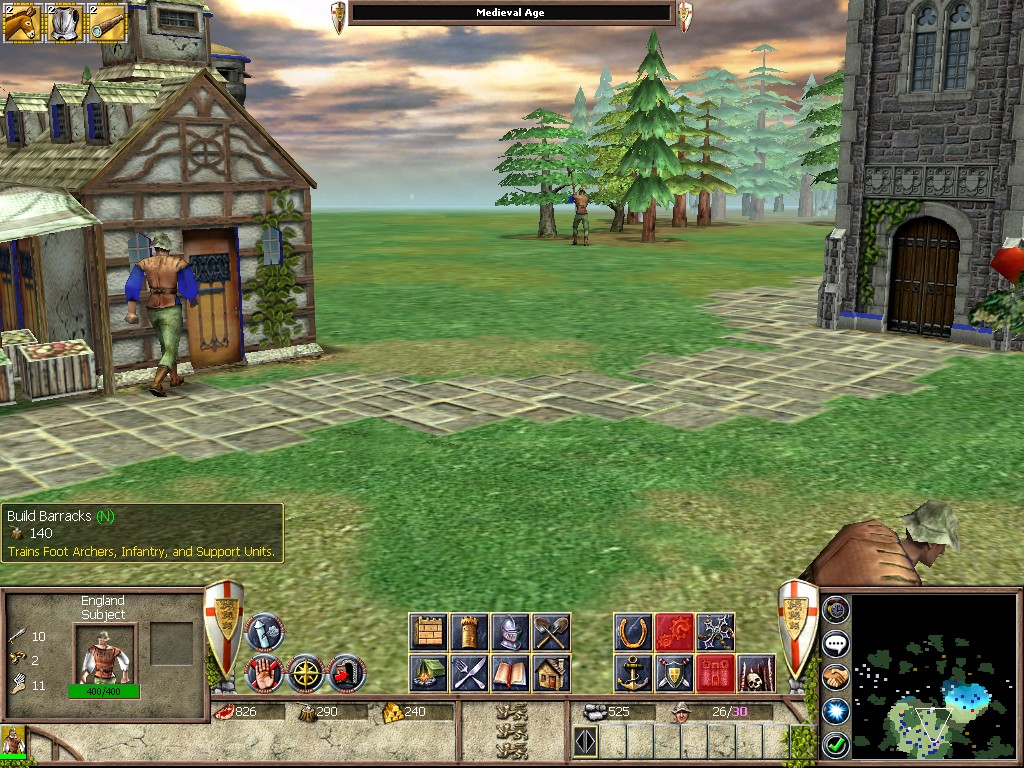Select the shield with crossed swords icon
Image resolution: width=1024 pixels, height=768 pixels.
coord(674,673)
